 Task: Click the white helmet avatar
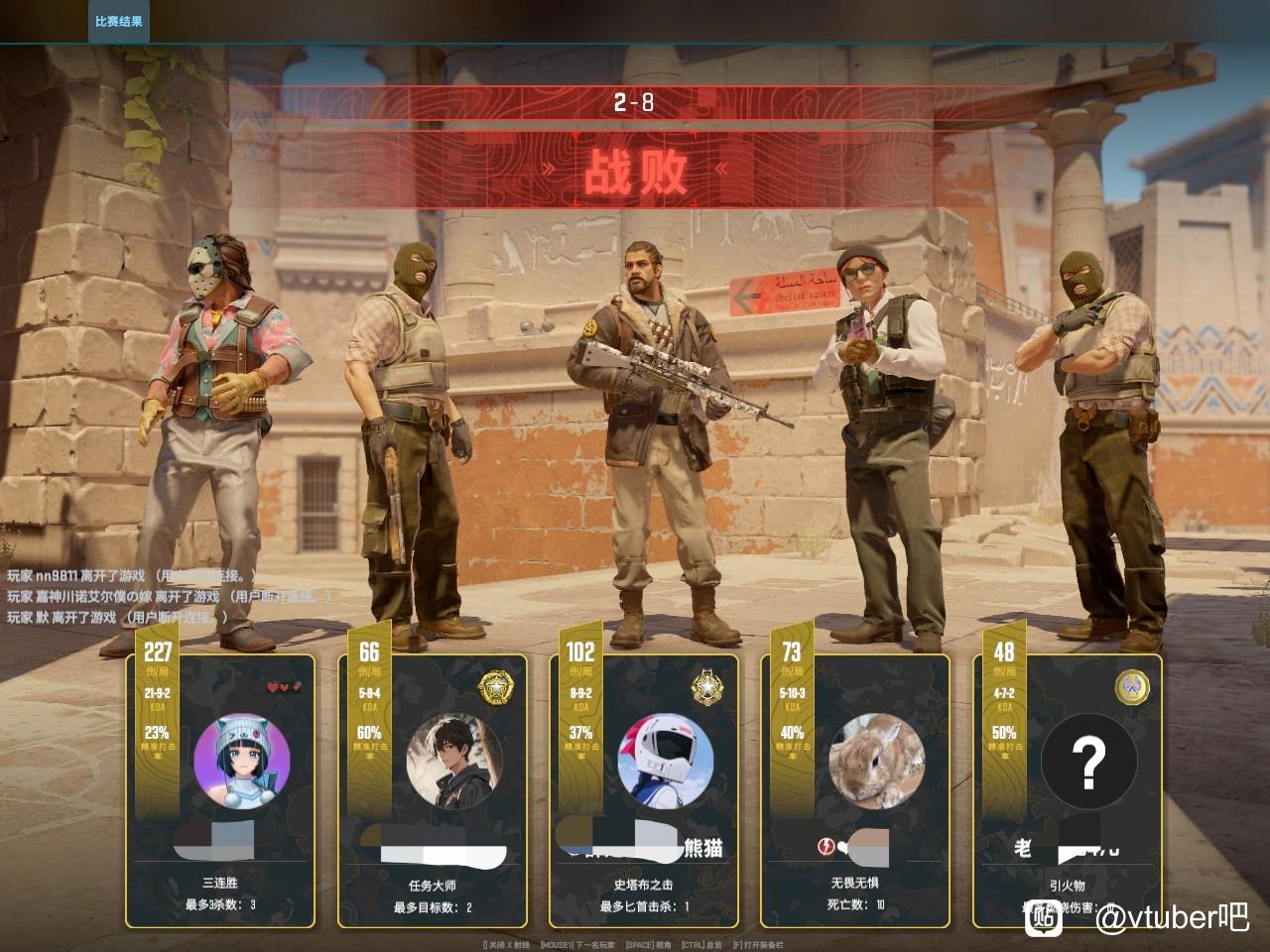tap(666, 762)
